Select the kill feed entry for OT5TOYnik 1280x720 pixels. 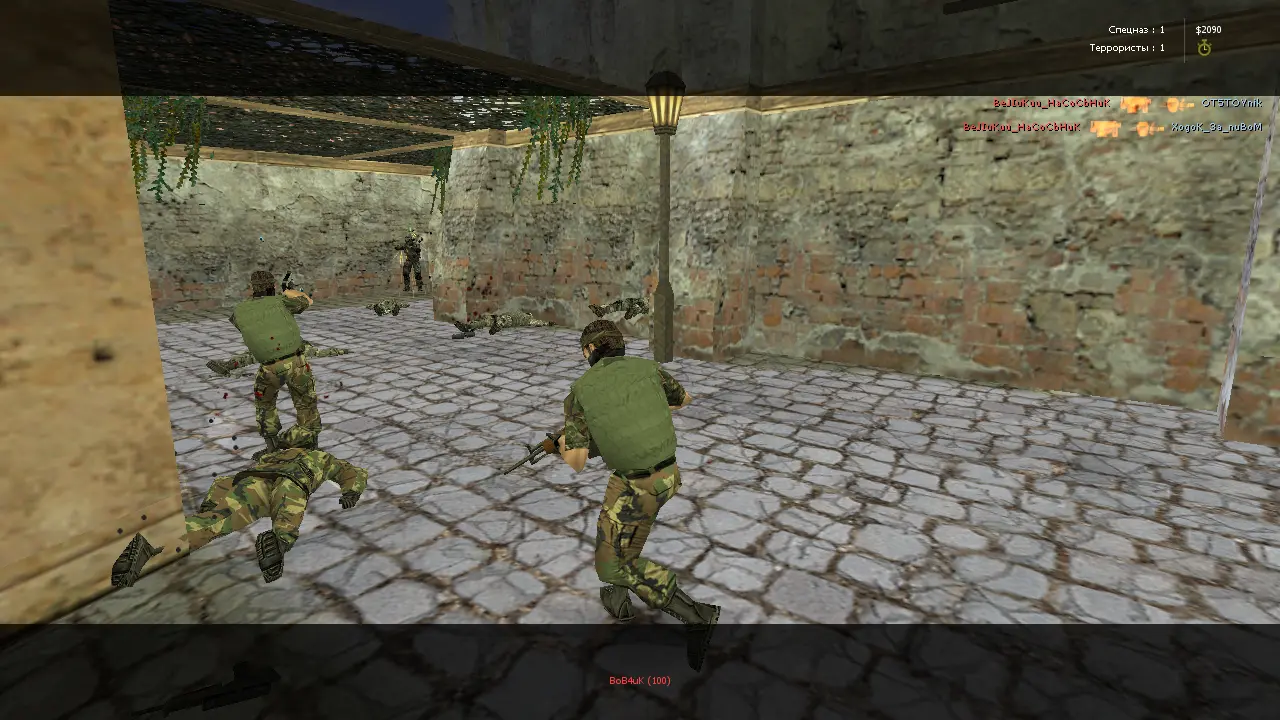click(1231, 103)
